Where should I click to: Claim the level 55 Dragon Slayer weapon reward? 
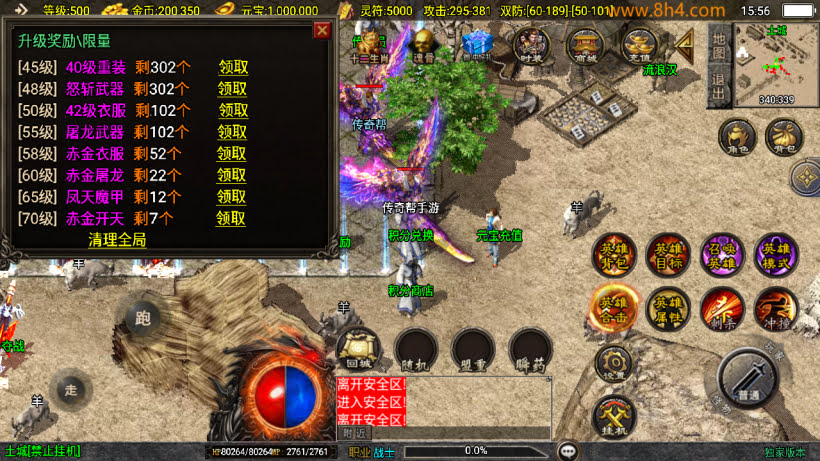232,132
